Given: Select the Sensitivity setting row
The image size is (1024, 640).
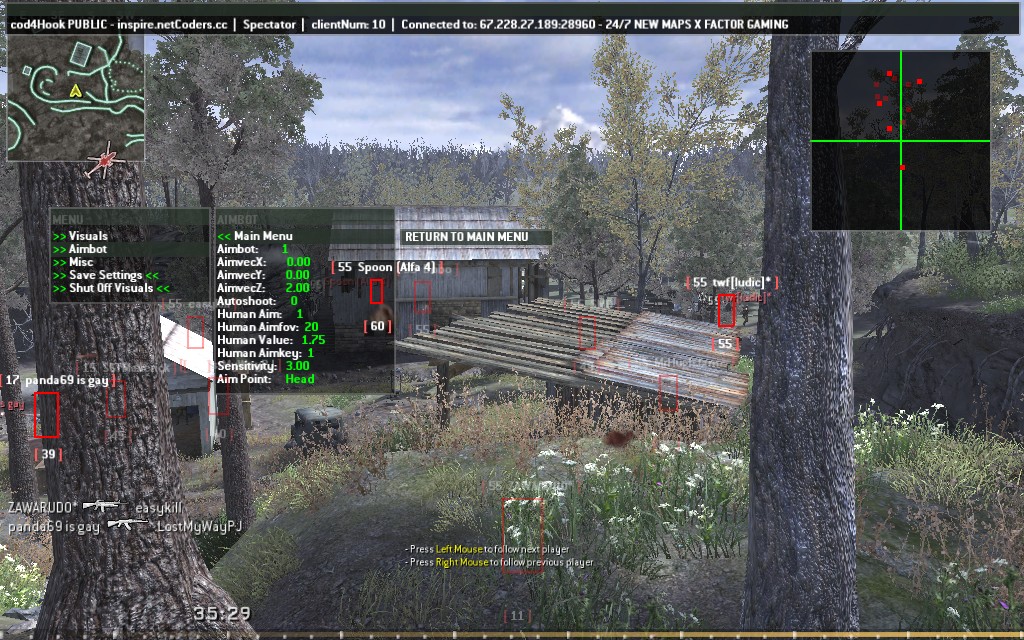Looking at the screenshot, I should 263,366.
